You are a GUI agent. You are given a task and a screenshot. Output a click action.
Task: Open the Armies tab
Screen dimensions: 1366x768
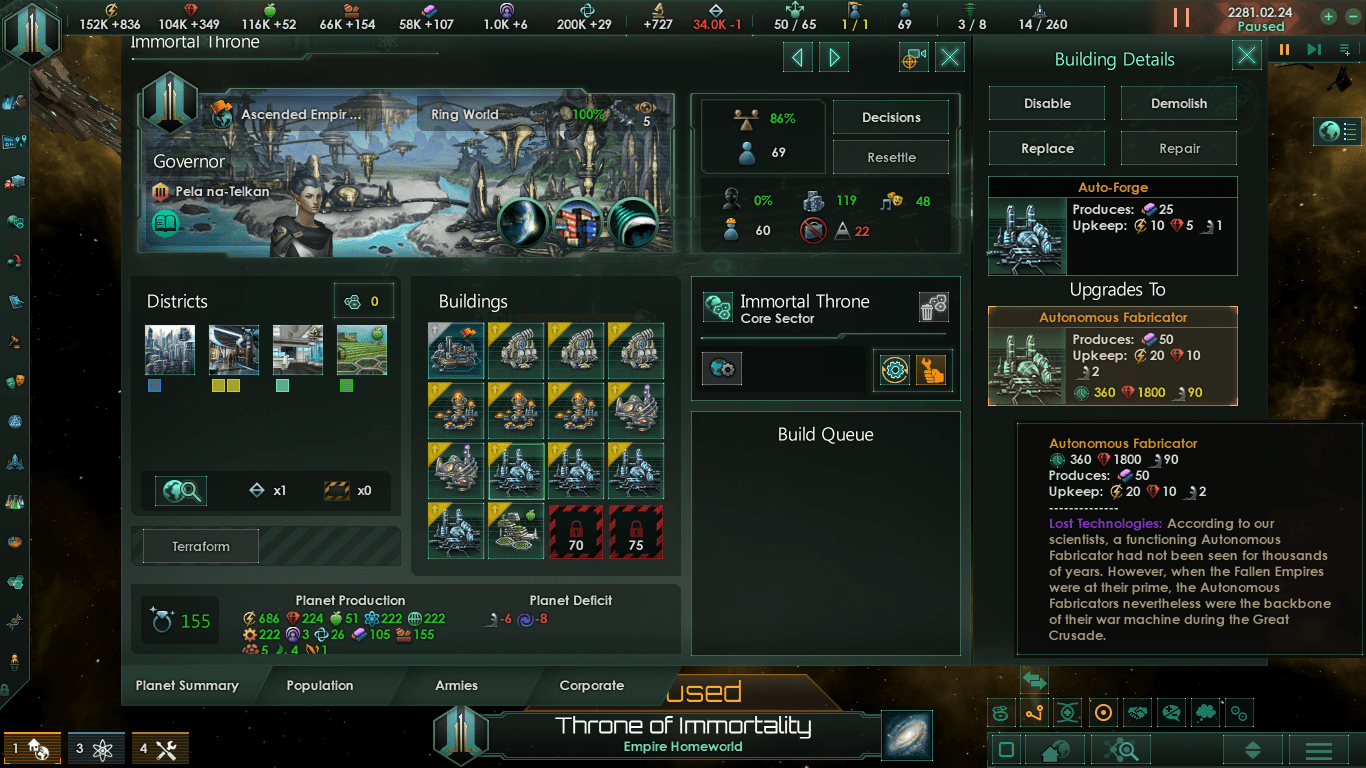pos(456,686)
